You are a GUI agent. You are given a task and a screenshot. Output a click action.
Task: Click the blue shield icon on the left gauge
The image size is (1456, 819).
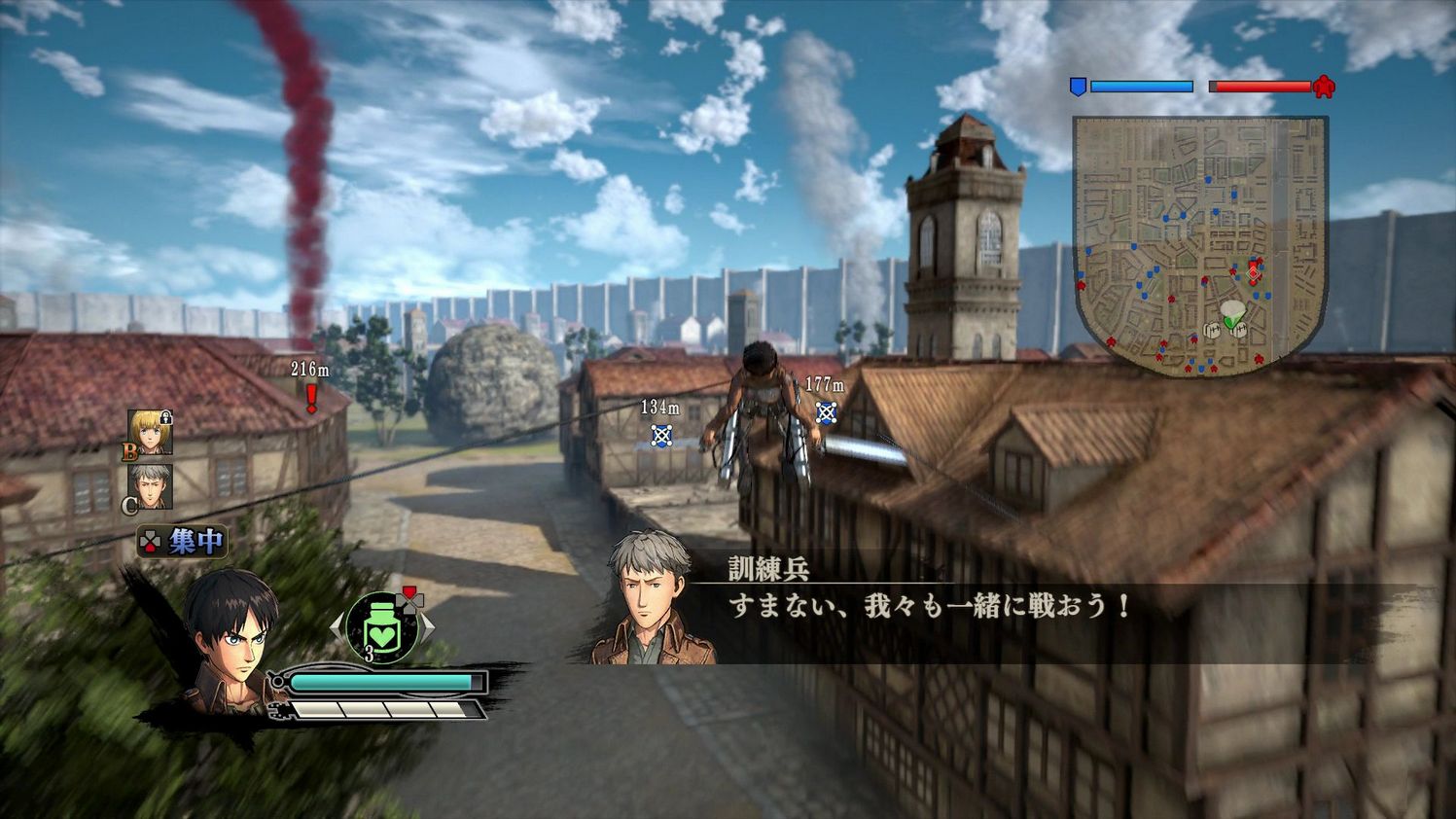(1078, 87)
